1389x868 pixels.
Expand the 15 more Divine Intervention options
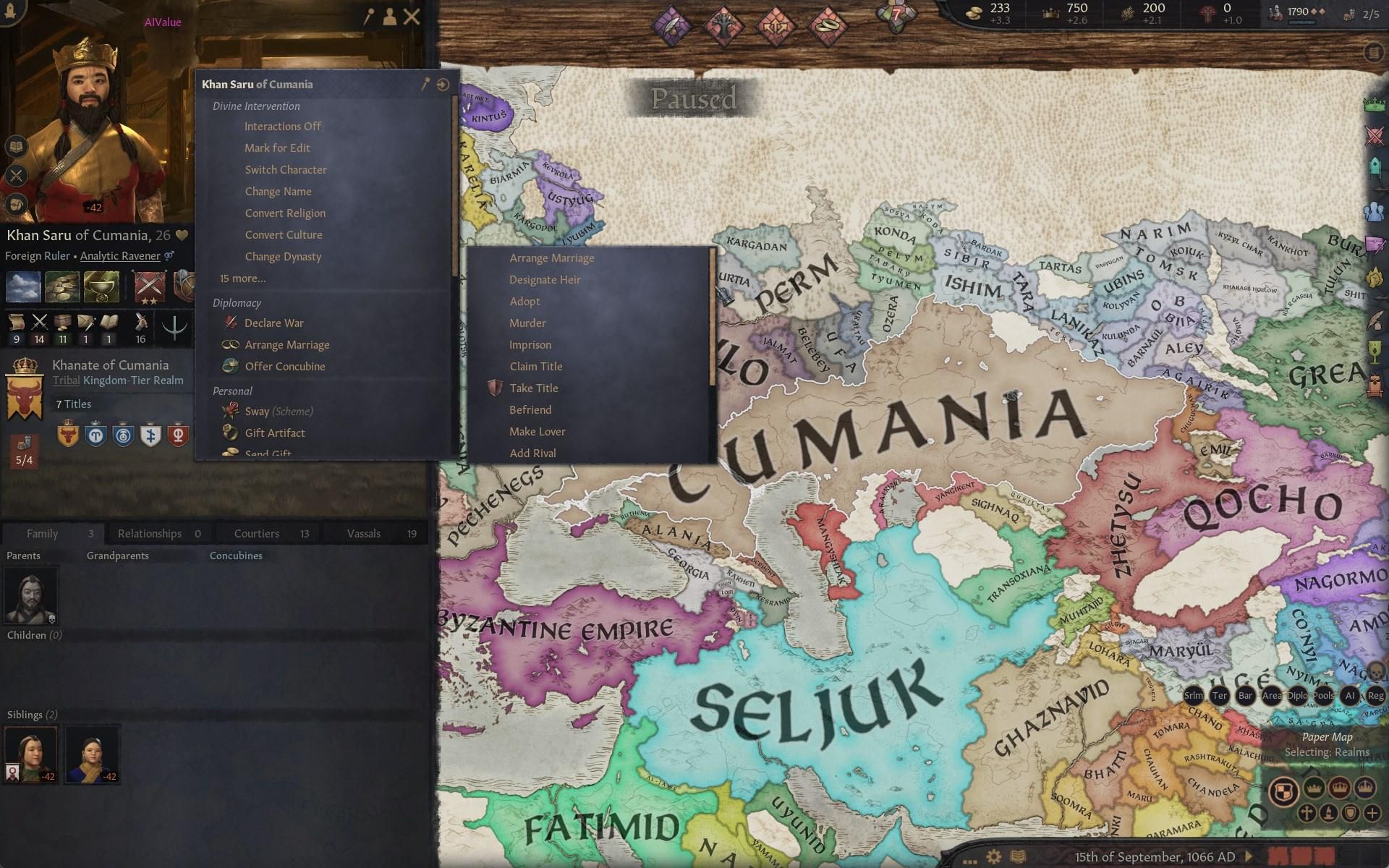(x=243, y=278)
